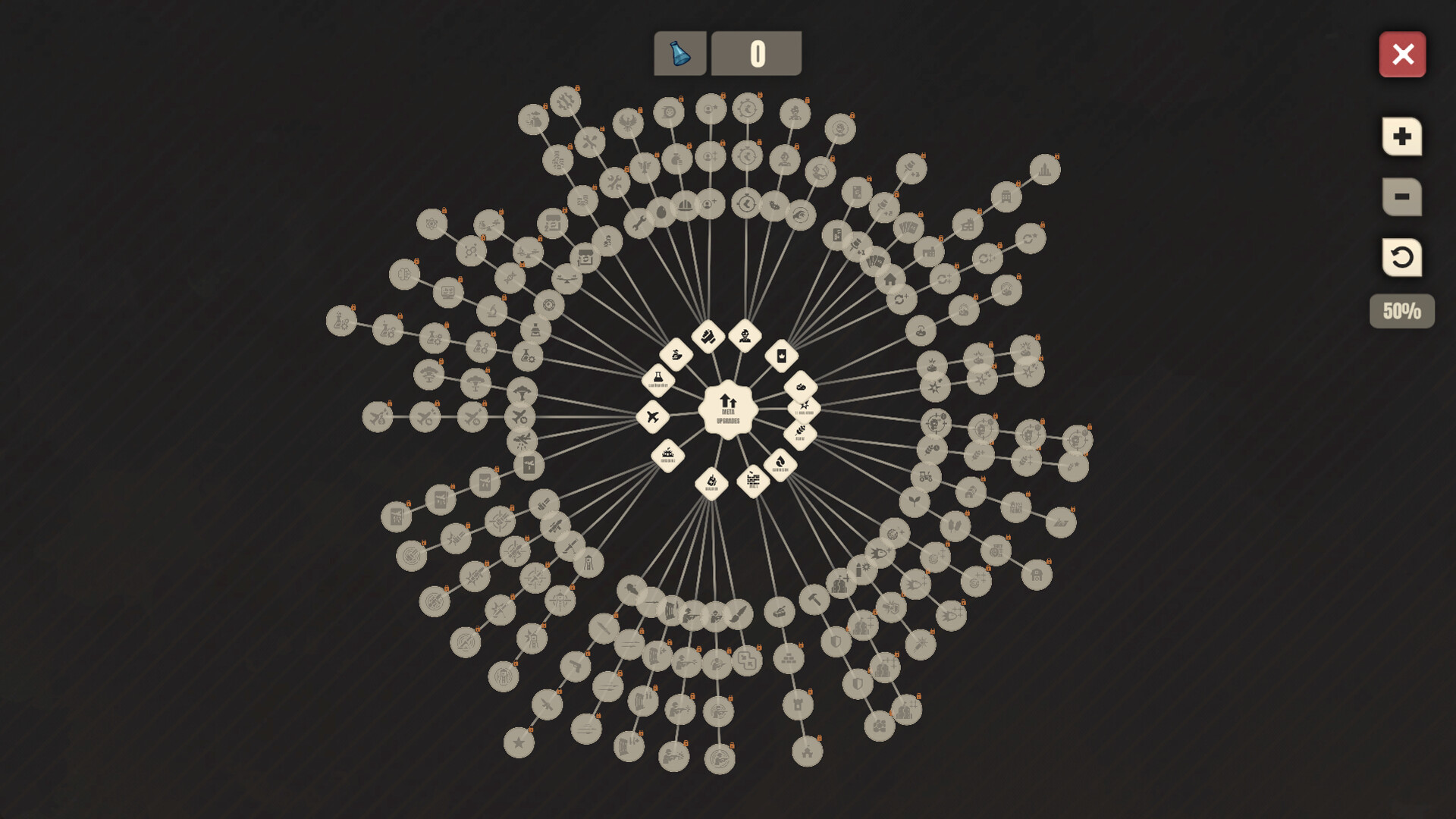Zoom out with the minus button

pyautogui.click(x=1401, y=197)
